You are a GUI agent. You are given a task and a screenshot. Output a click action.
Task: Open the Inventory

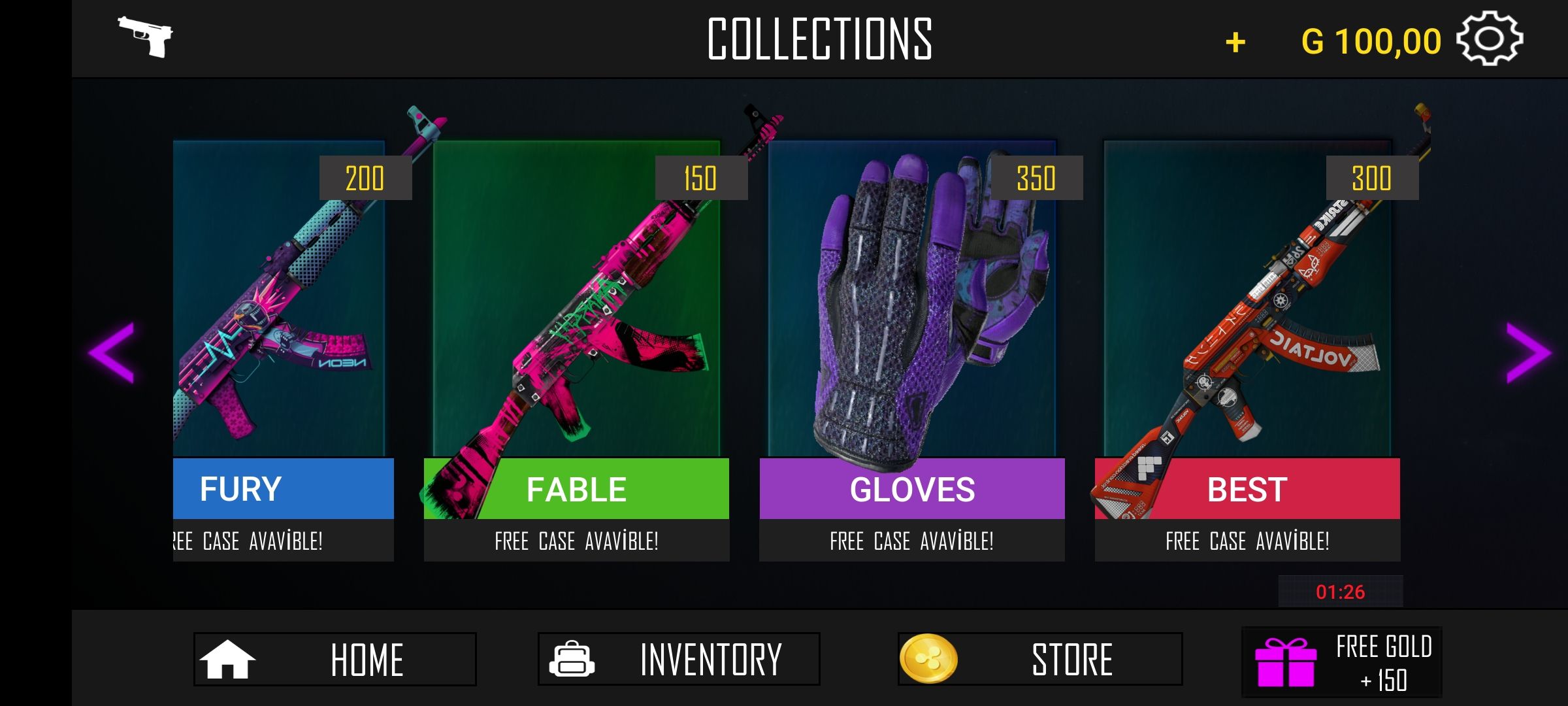coord(678,659)
